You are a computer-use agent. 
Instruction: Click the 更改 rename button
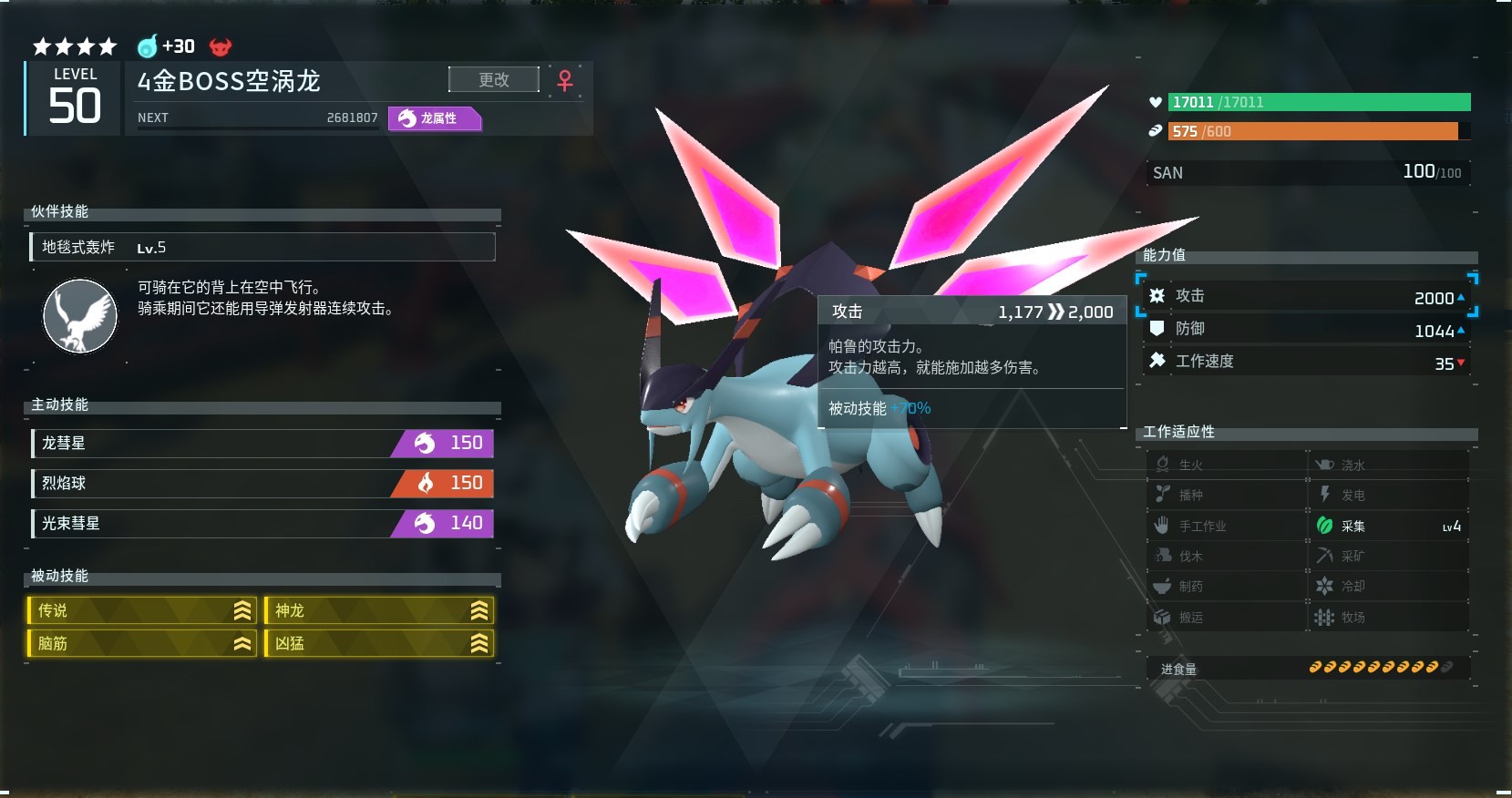point(493,80)
